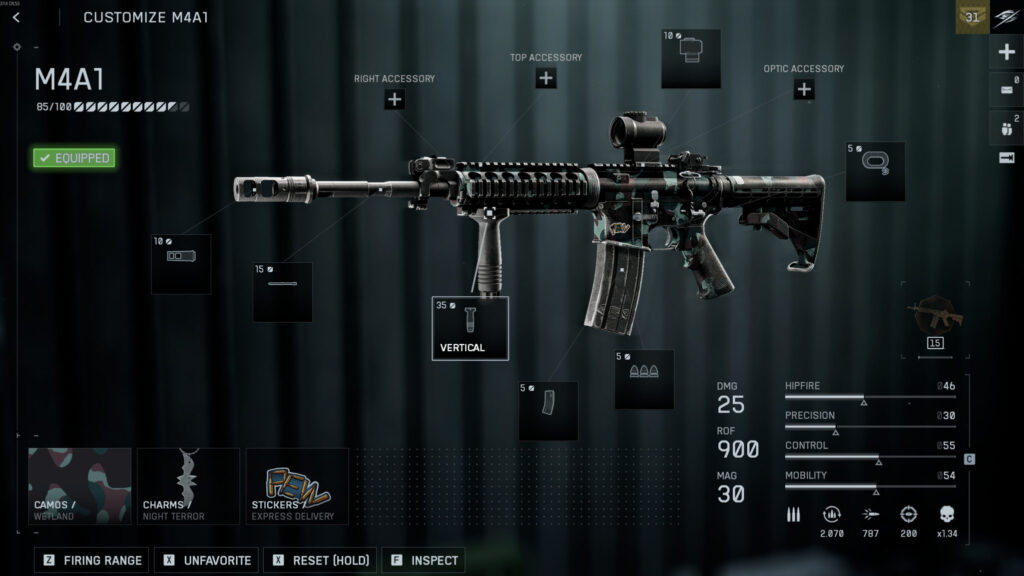Select the small rifle preview thumbnail
This screenshot has height=576, width=1024.
(935, 318)
